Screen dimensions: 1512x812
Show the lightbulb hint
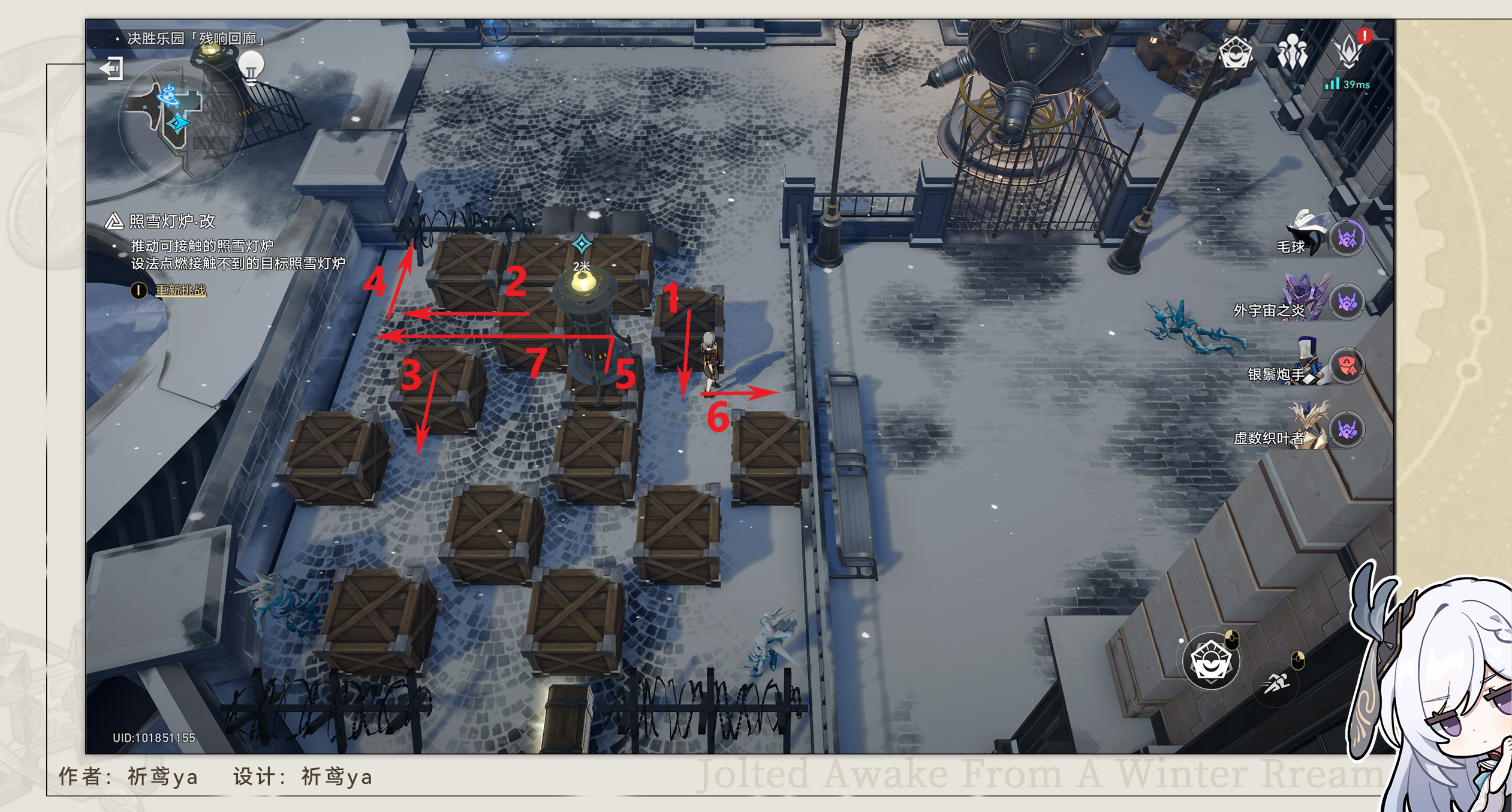click(251, 66)
